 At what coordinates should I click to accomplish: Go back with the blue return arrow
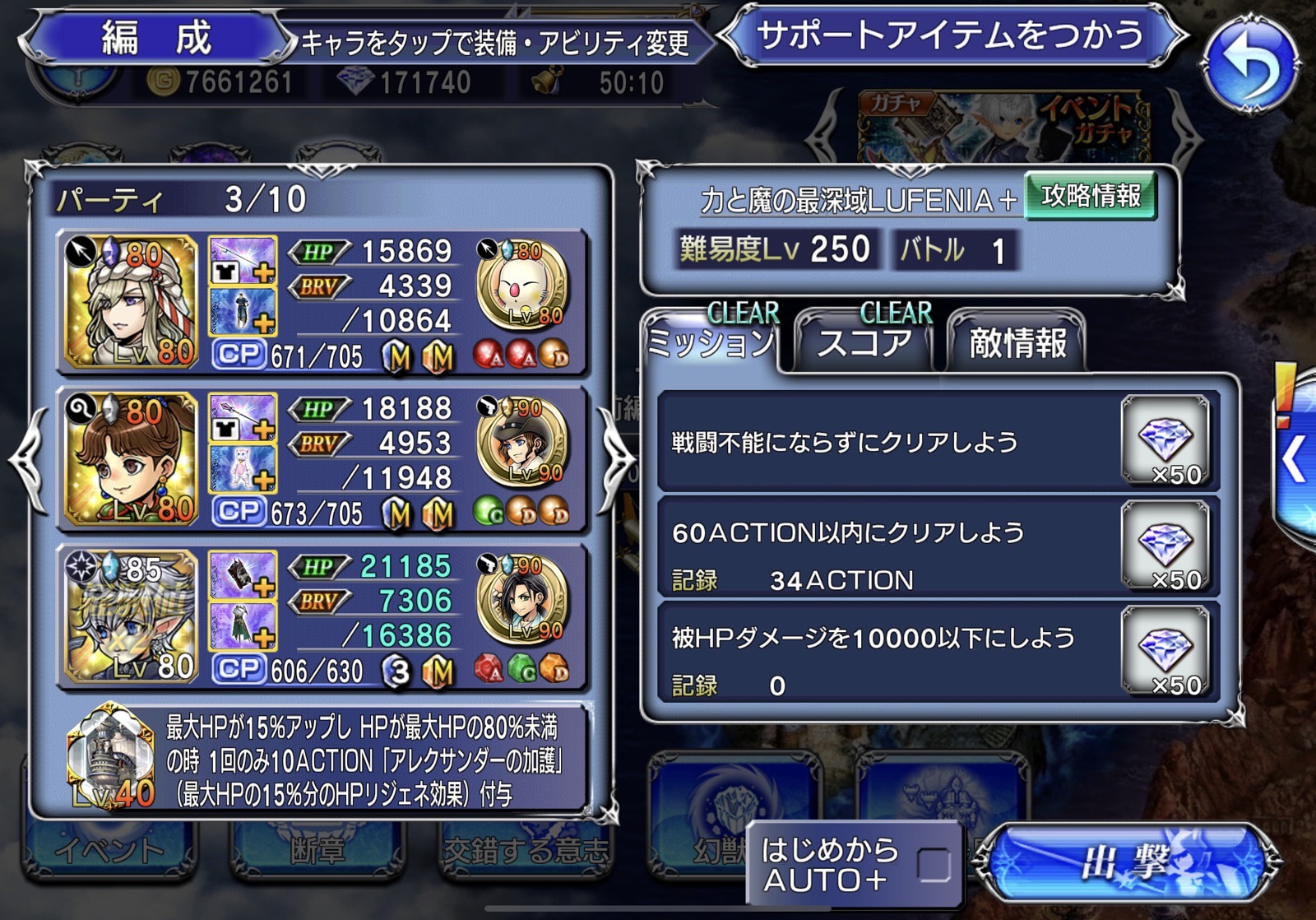1250,66
